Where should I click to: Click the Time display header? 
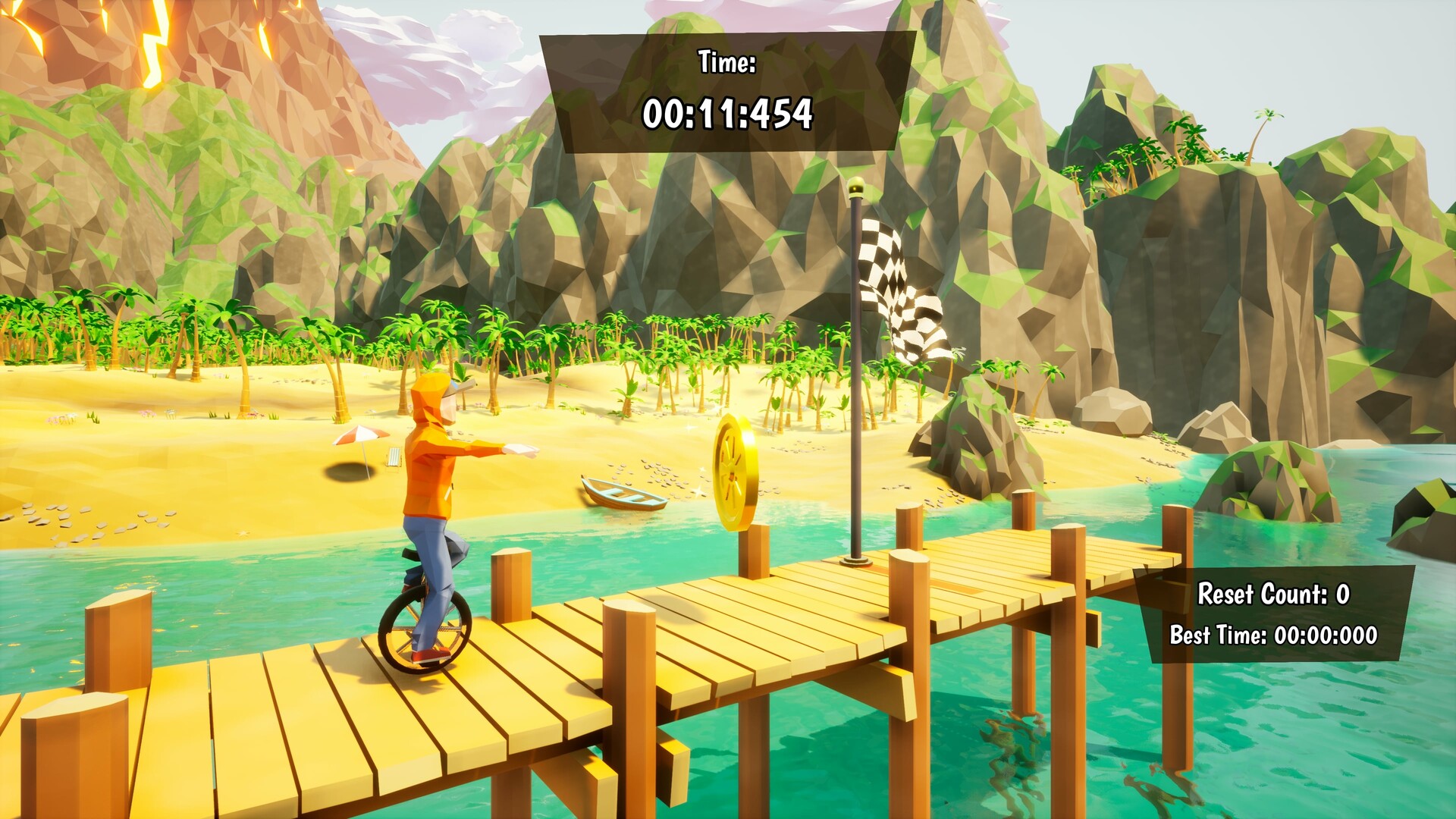coord(726,62)
